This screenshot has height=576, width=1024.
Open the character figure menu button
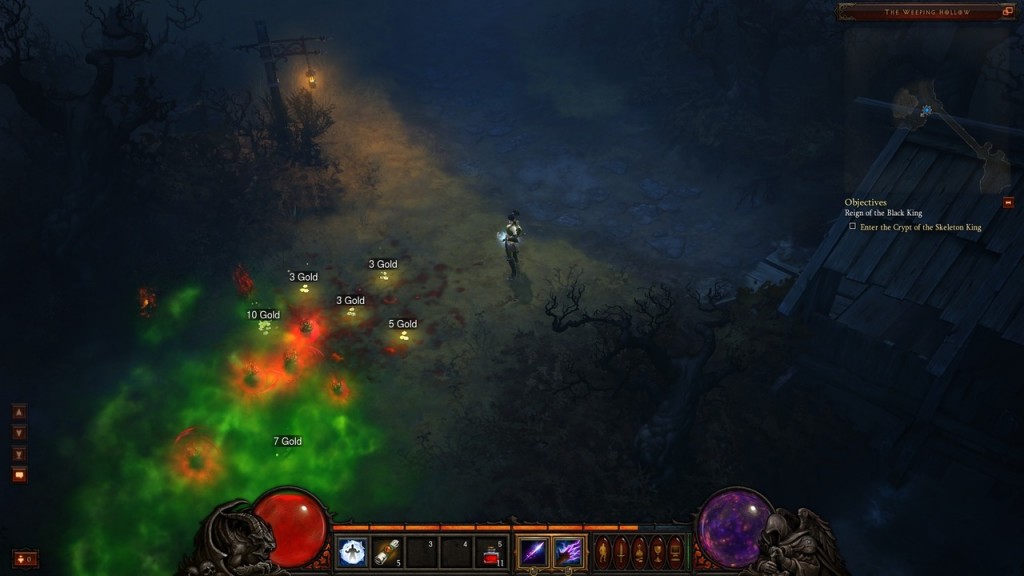click(x=603, y=552)
